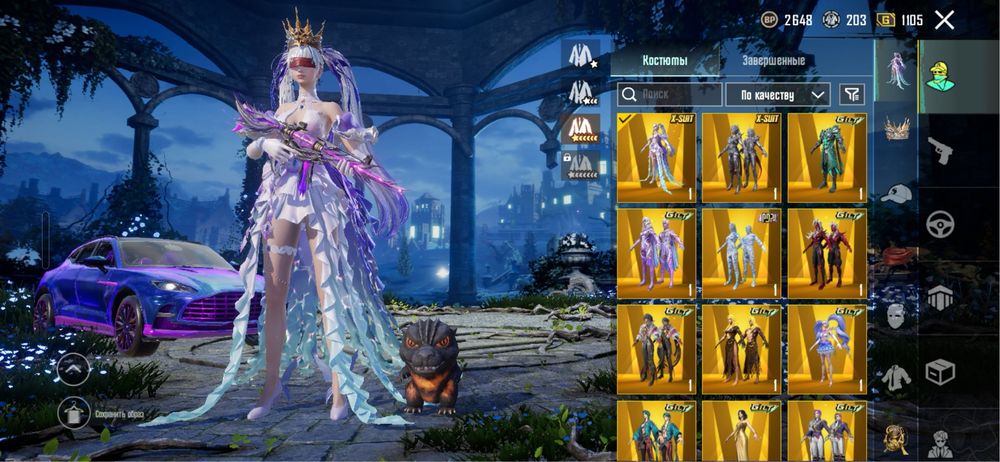Choose the black and gold dress costume
Viewport: 1000px width, 462px height.
click(x=741, y=349)
